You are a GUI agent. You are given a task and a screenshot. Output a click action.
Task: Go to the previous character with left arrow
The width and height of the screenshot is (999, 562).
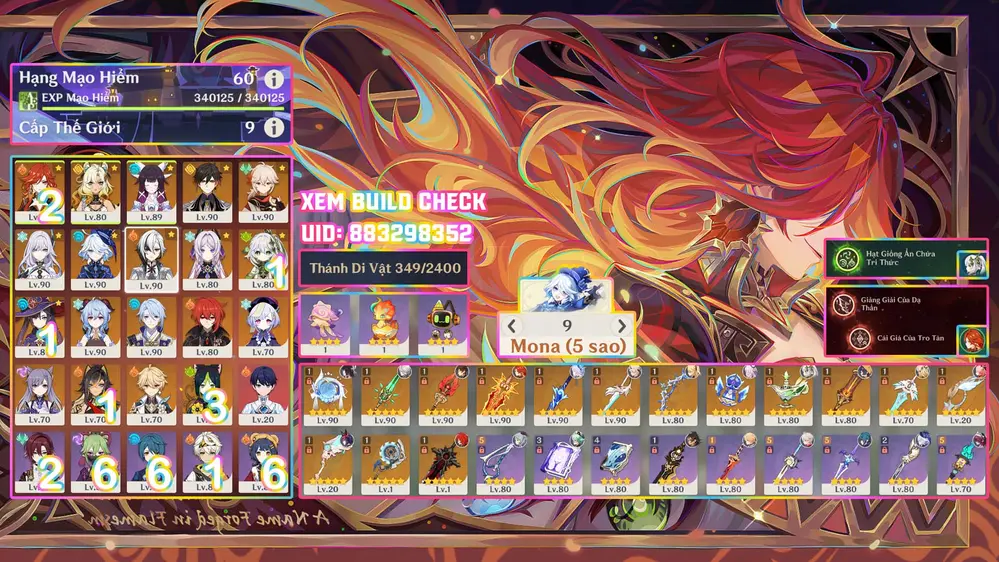click(513, 325)
